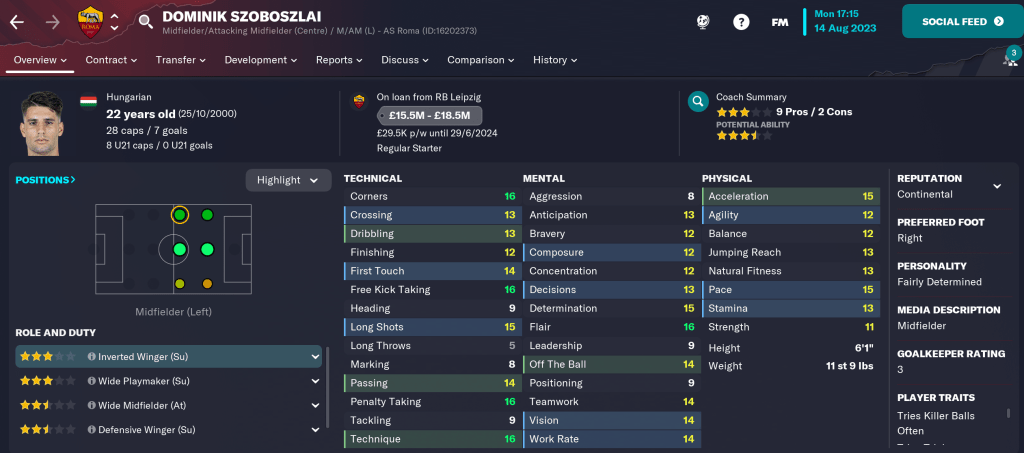
Task: Click the Positions heading link
Action: (x=45, y=180)
